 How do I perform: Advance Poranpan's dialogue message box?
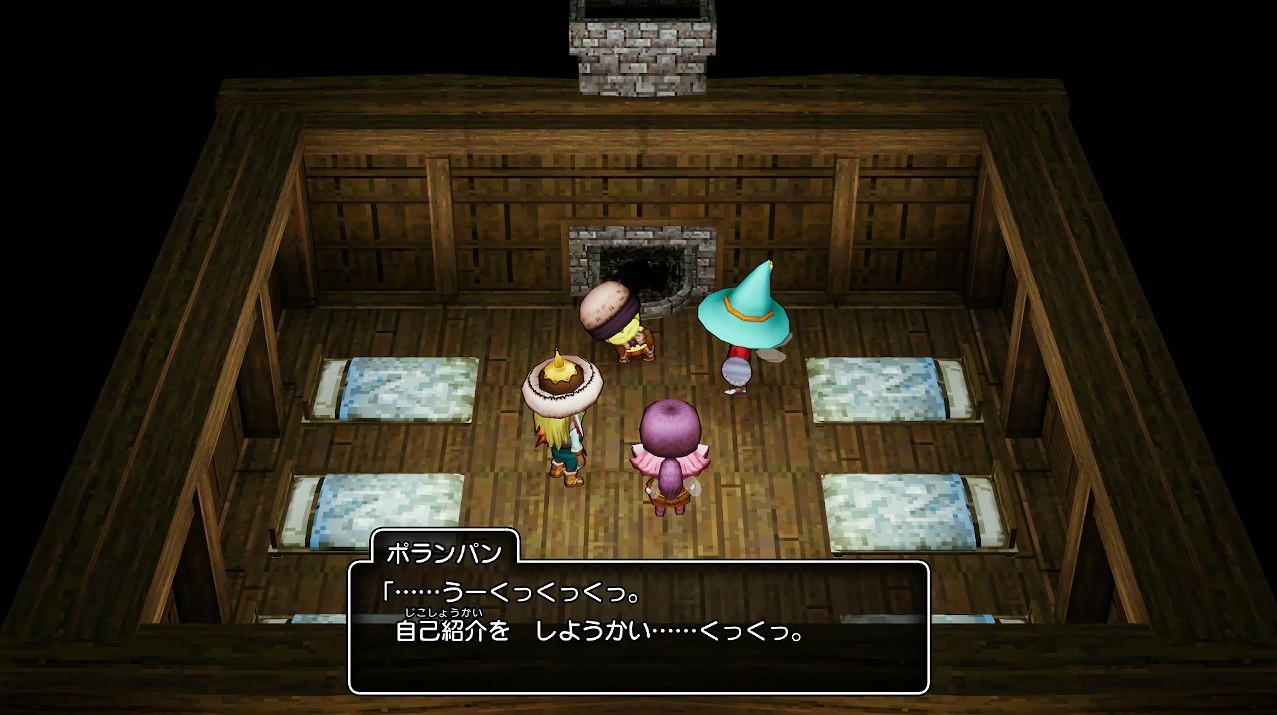(x=638, y=627)
